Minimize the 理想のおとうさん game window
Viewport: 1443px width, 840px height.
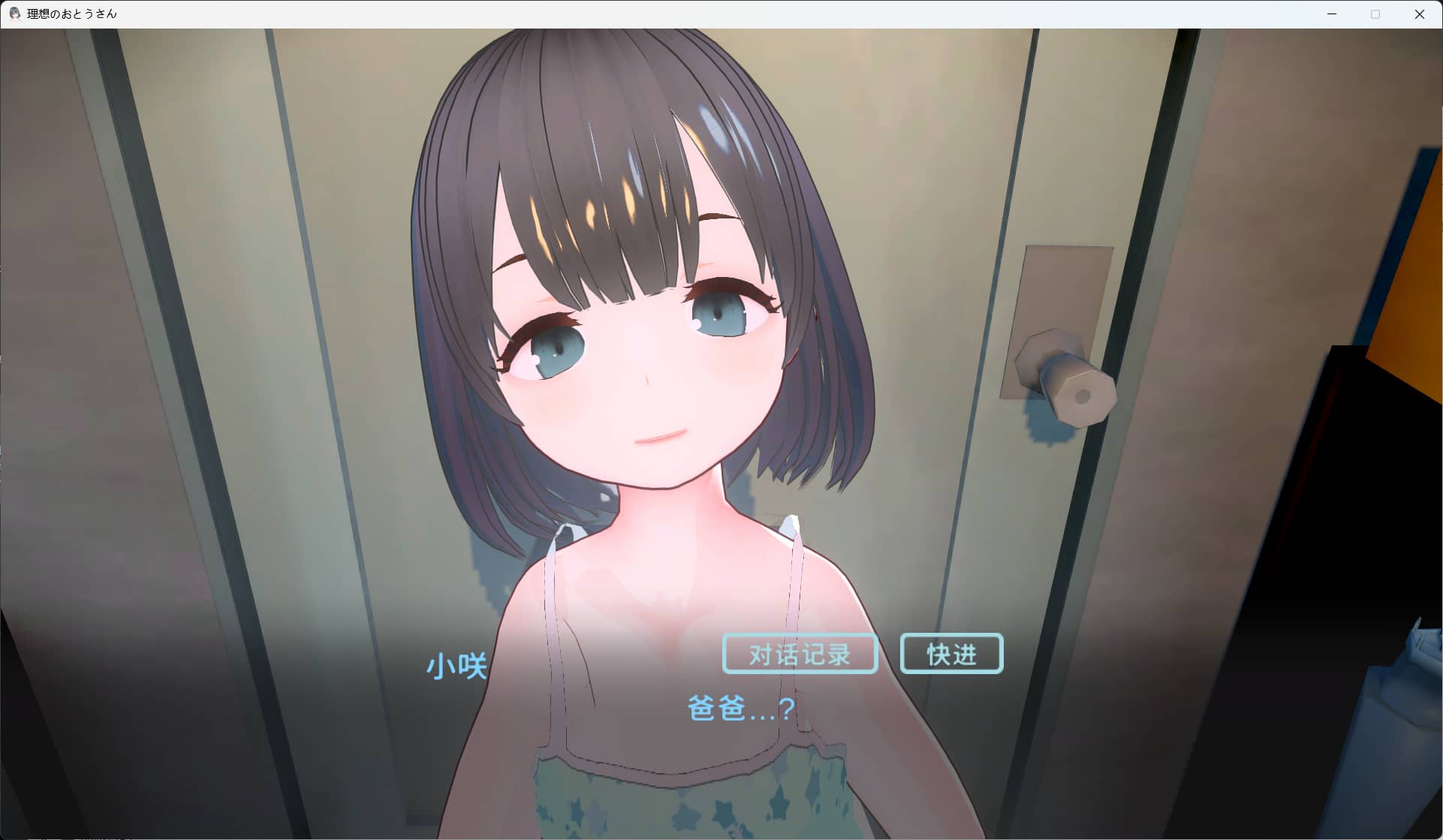coord(1333,14)
